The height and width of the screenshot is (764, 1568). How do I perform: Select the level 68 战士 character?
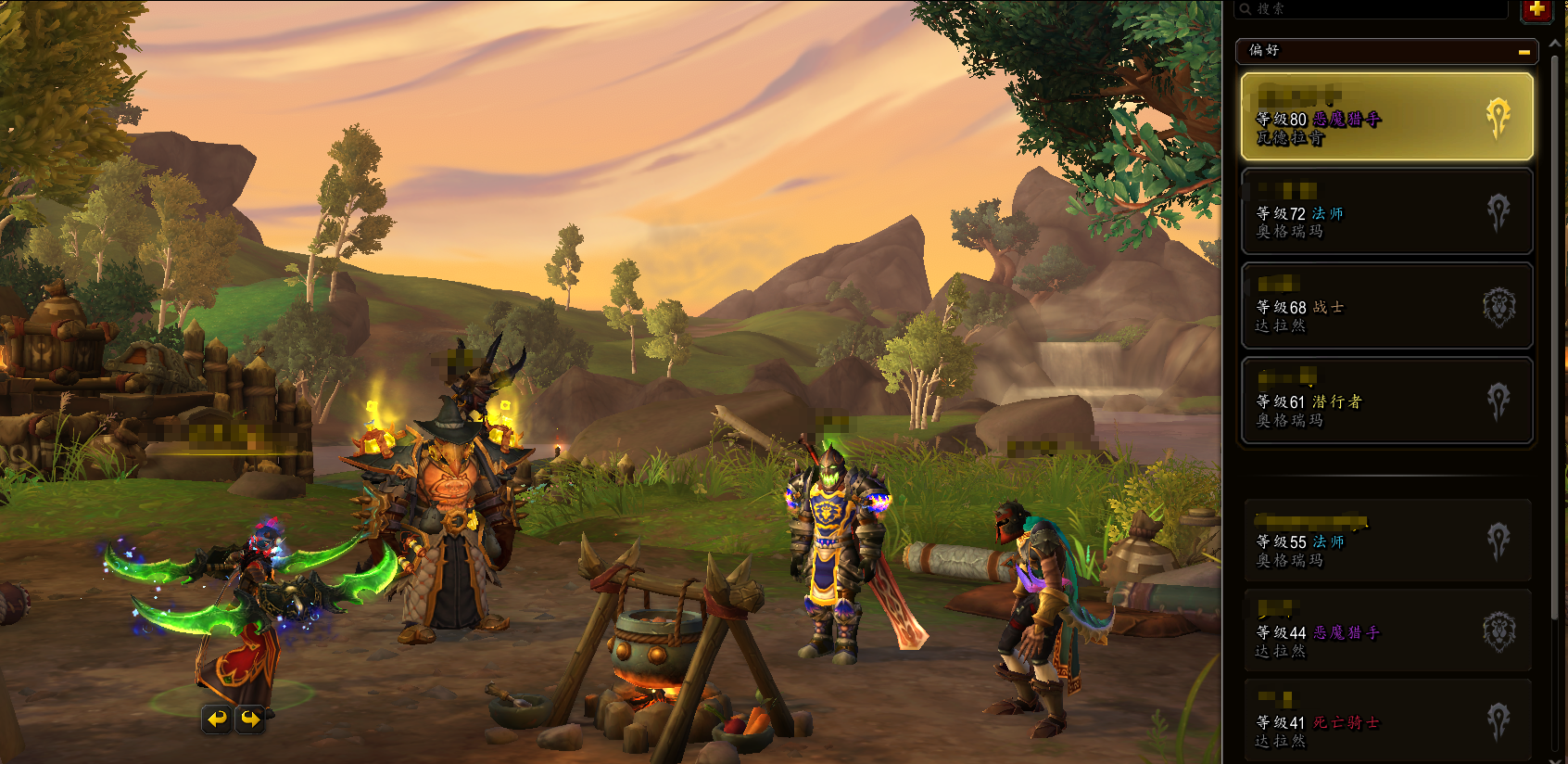point(1386,307)
